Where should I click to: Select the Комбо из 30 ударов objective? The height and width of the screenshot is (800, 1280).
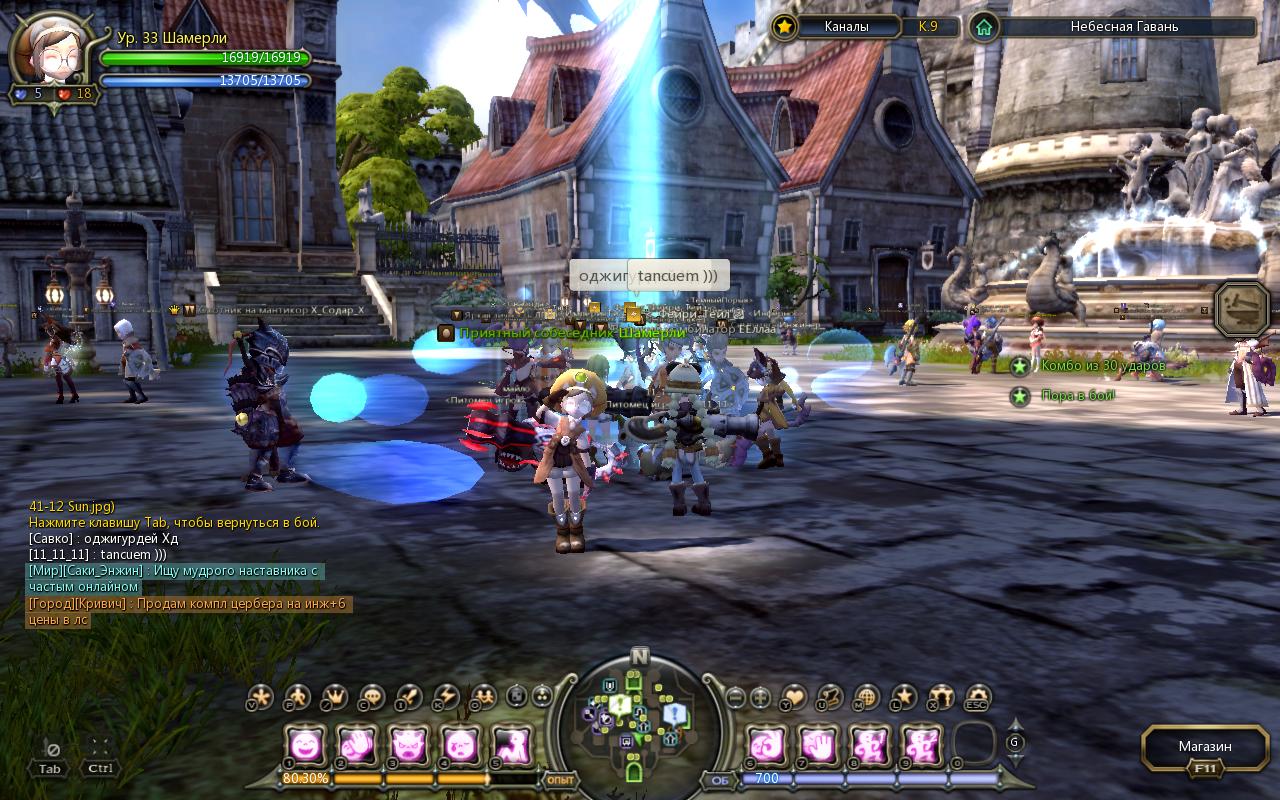[x=1102, y=366]
